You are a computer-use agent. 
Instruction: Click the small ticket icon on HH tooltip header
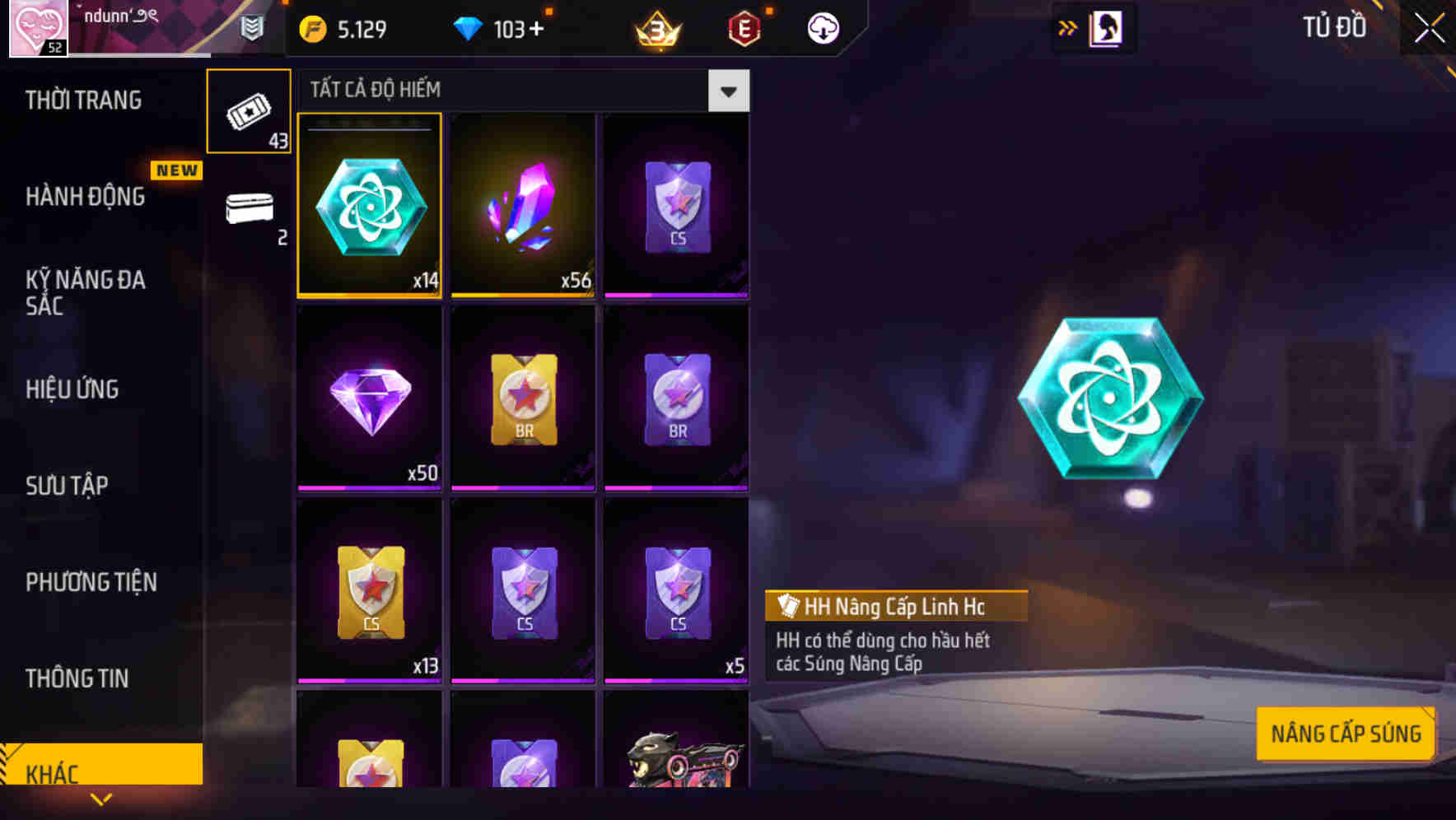point(788,606)
